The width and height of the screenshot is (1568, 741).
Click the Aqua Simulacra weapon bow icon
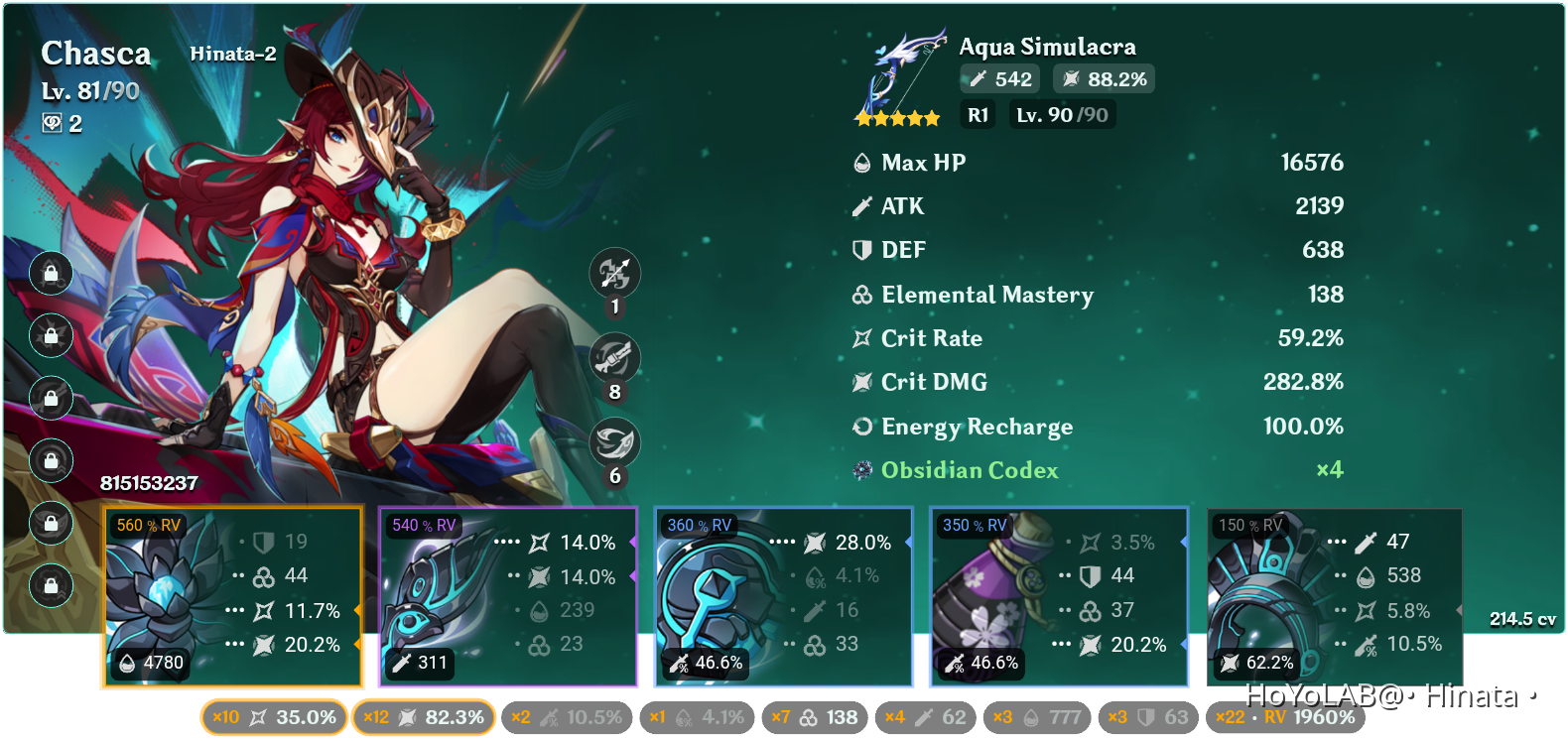point(898,69)
